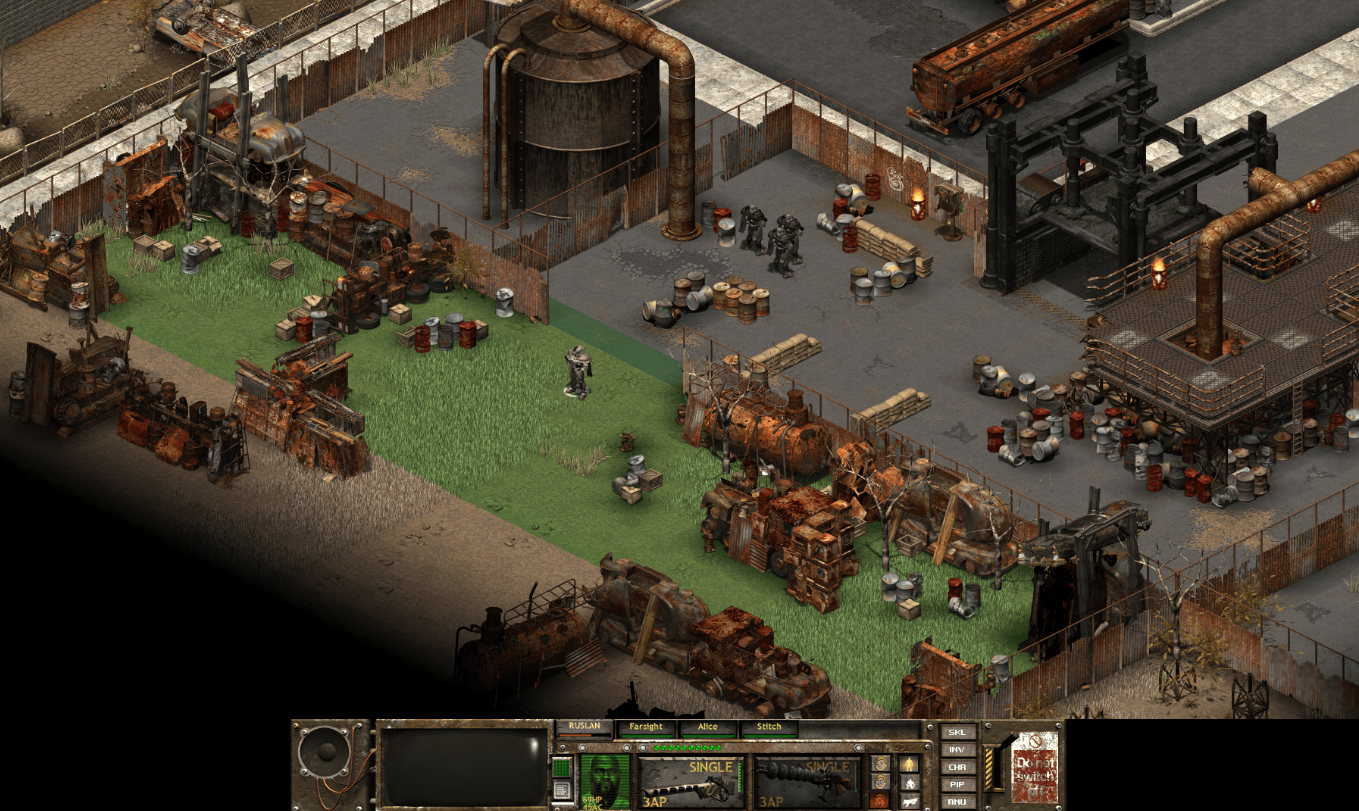Open the SKL skills panel

pyautogui.click(x=957, y=733)
